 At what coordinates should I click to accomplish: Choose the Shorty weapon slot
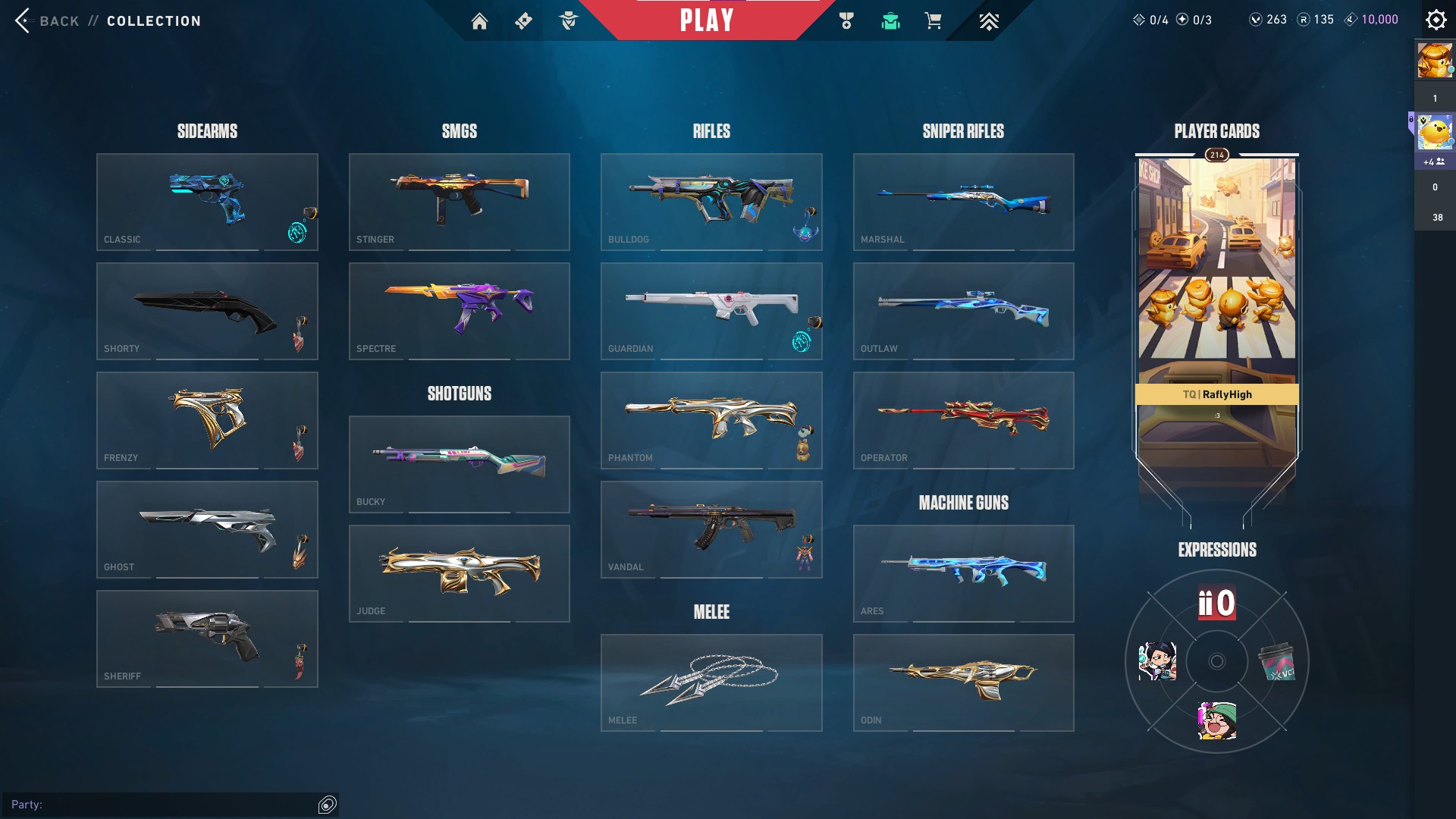(207, 311)
